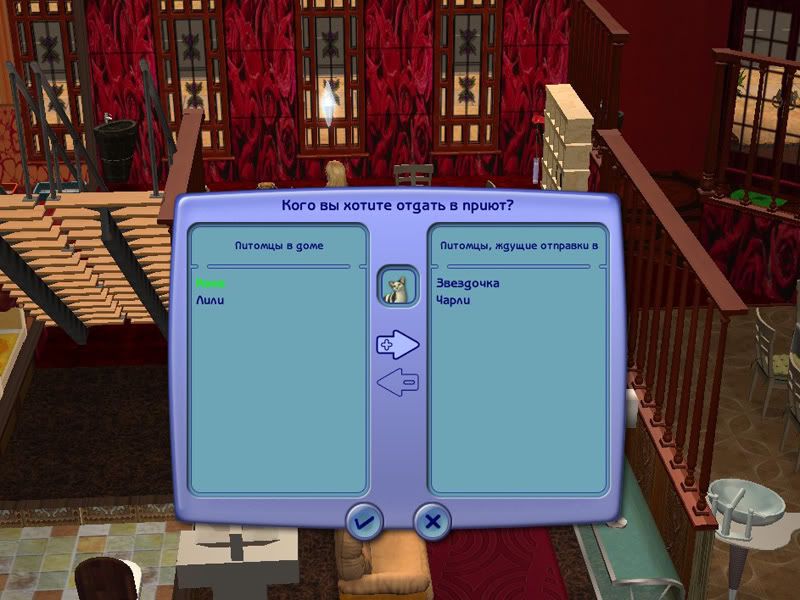Choose Звездочка in the waiting list
This screenshot has height=600, width=800.
point(467,284)
